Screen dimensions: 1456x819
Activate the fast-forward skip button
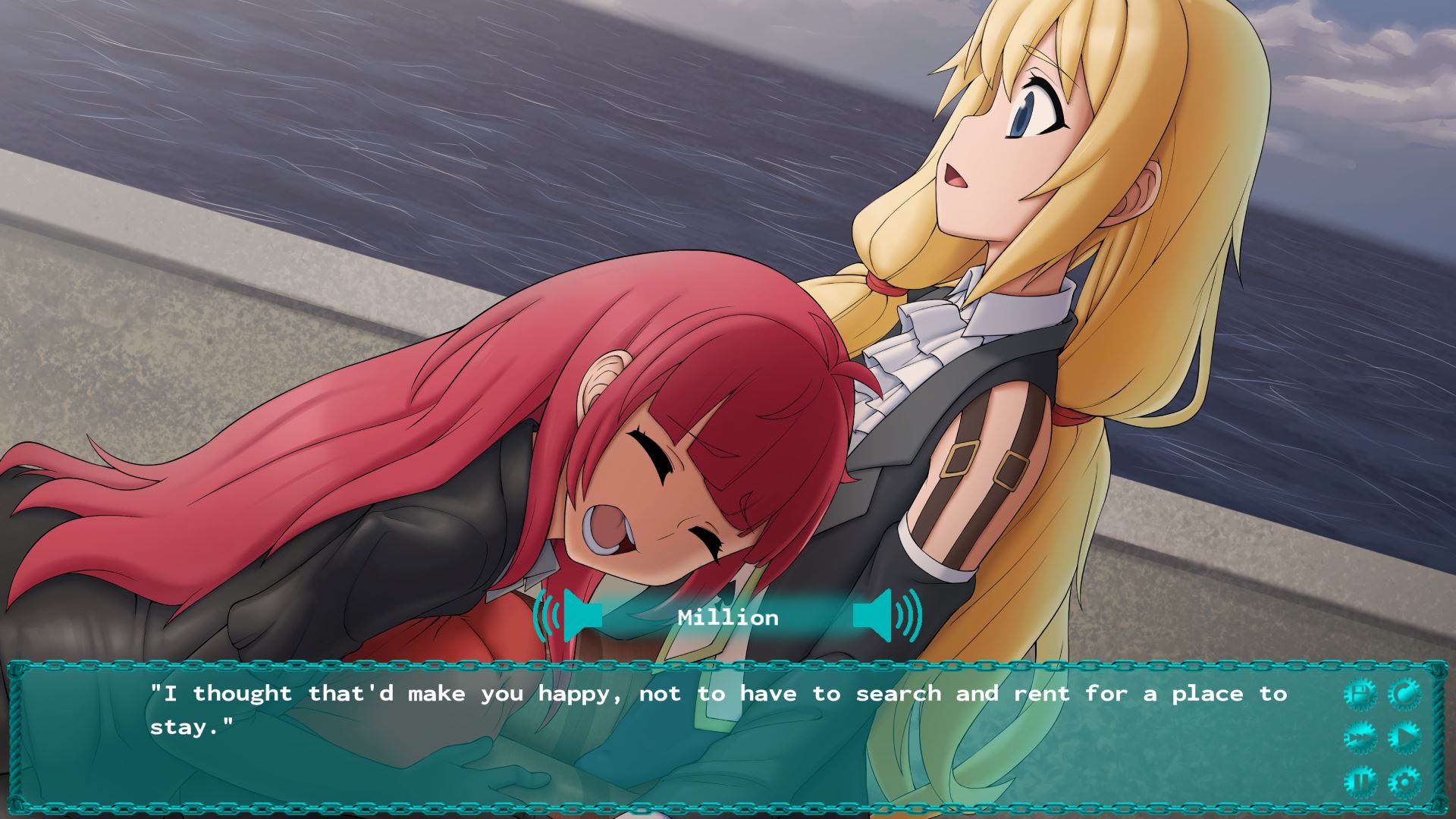click(1359, 737)
